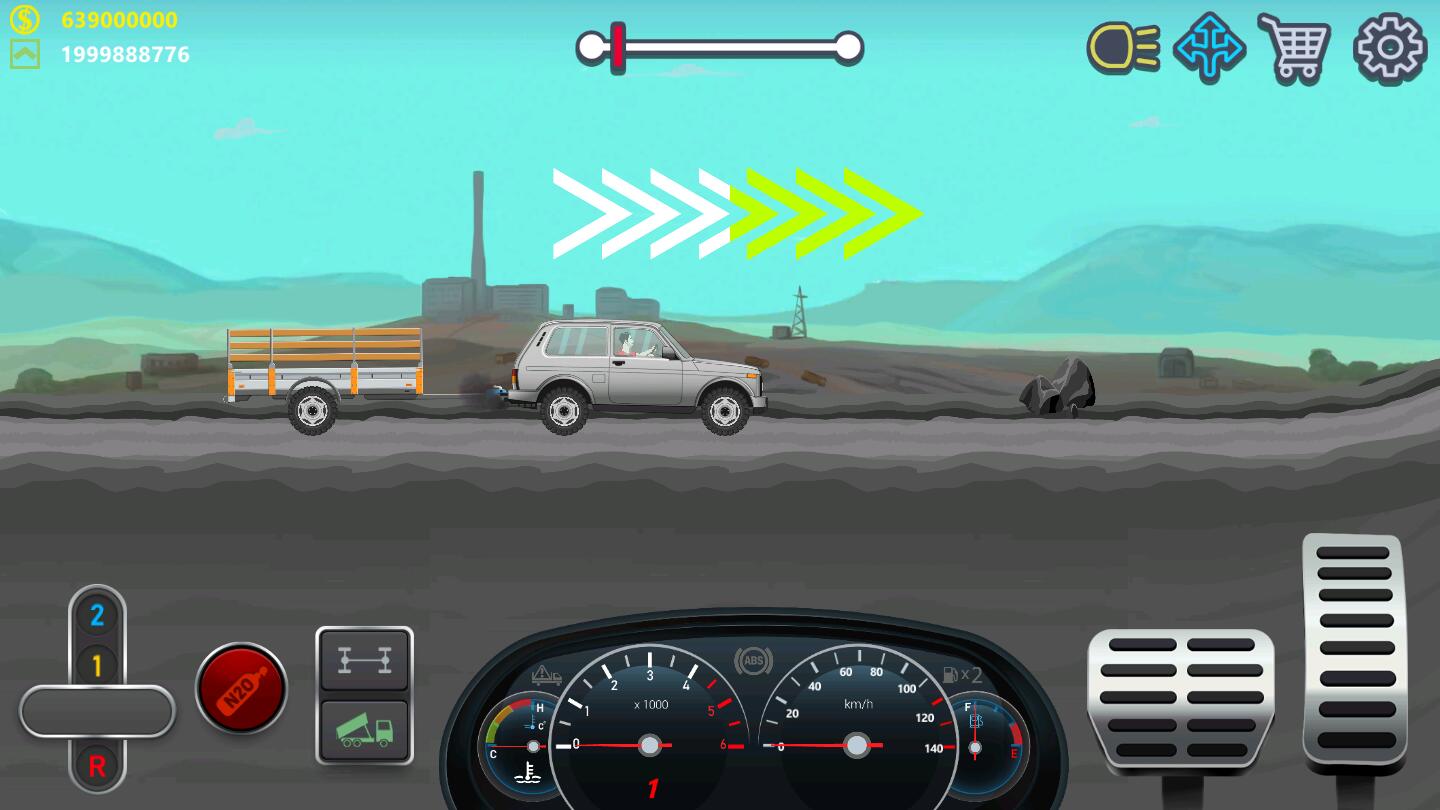Toggle the headlights icon
Screen dimensions: 1440x810
1123,47
